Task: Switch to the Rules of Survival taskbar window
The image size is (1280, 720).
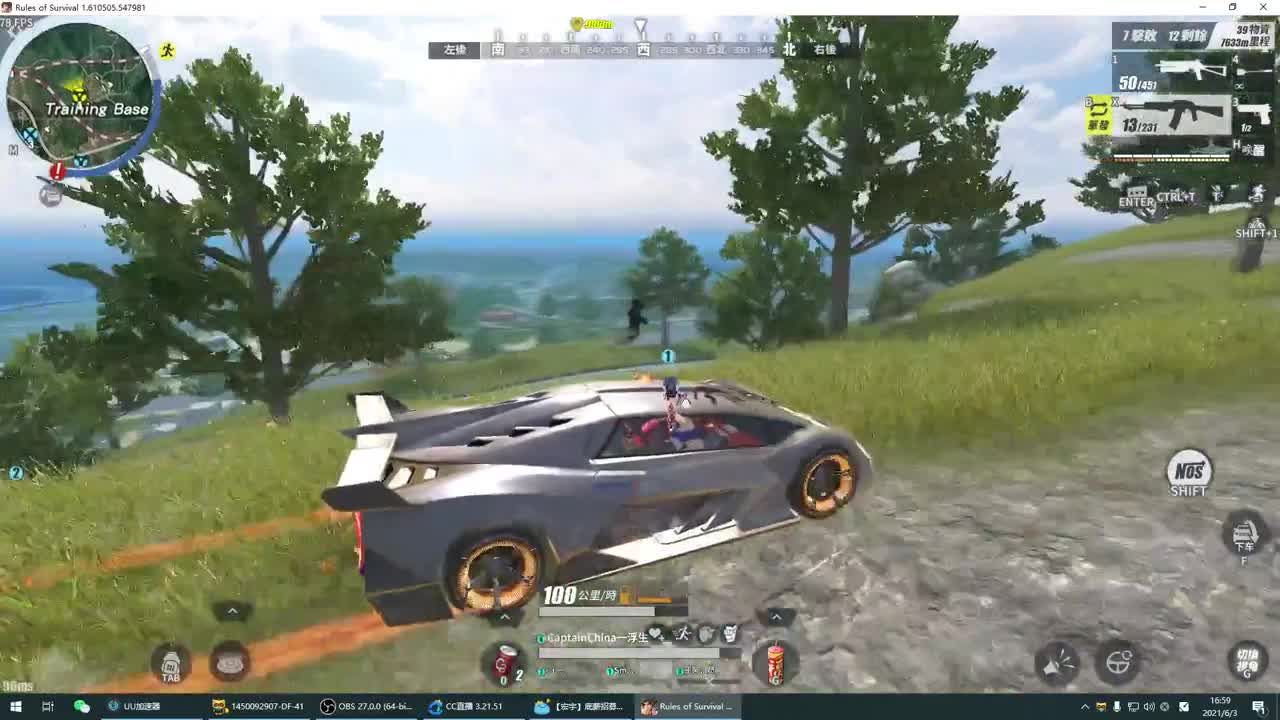Action: pyautogui.click(x=688, y=706)
